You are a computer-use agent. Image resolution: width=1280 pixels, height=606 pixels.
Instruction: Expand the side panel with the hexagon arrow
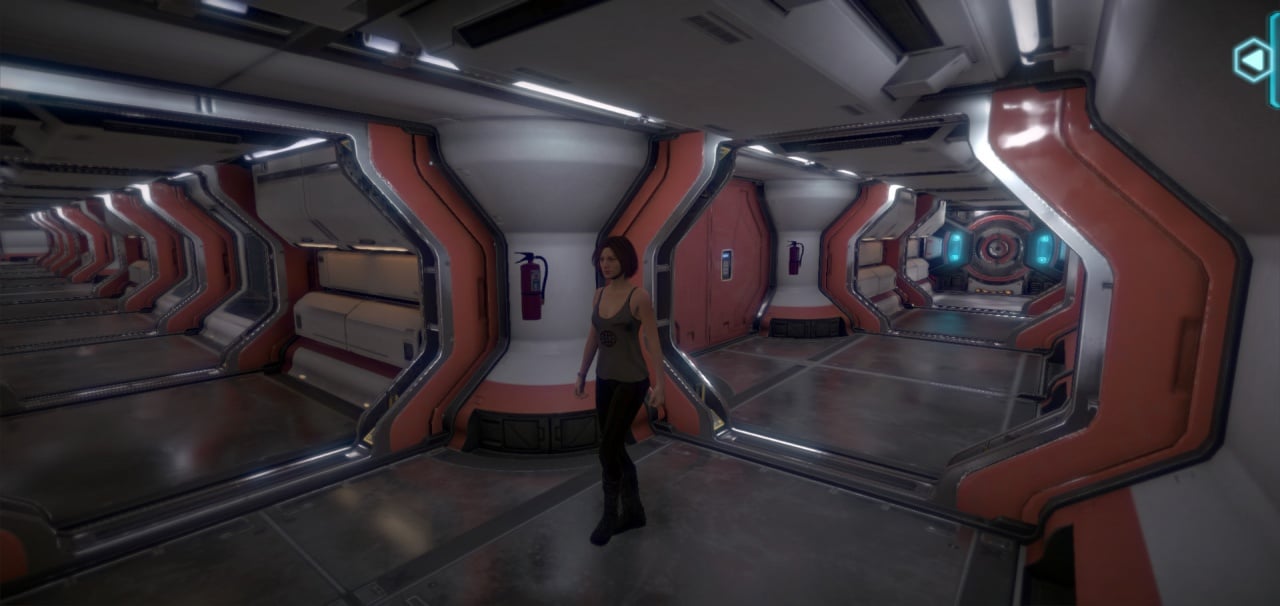click(1251, 60)
